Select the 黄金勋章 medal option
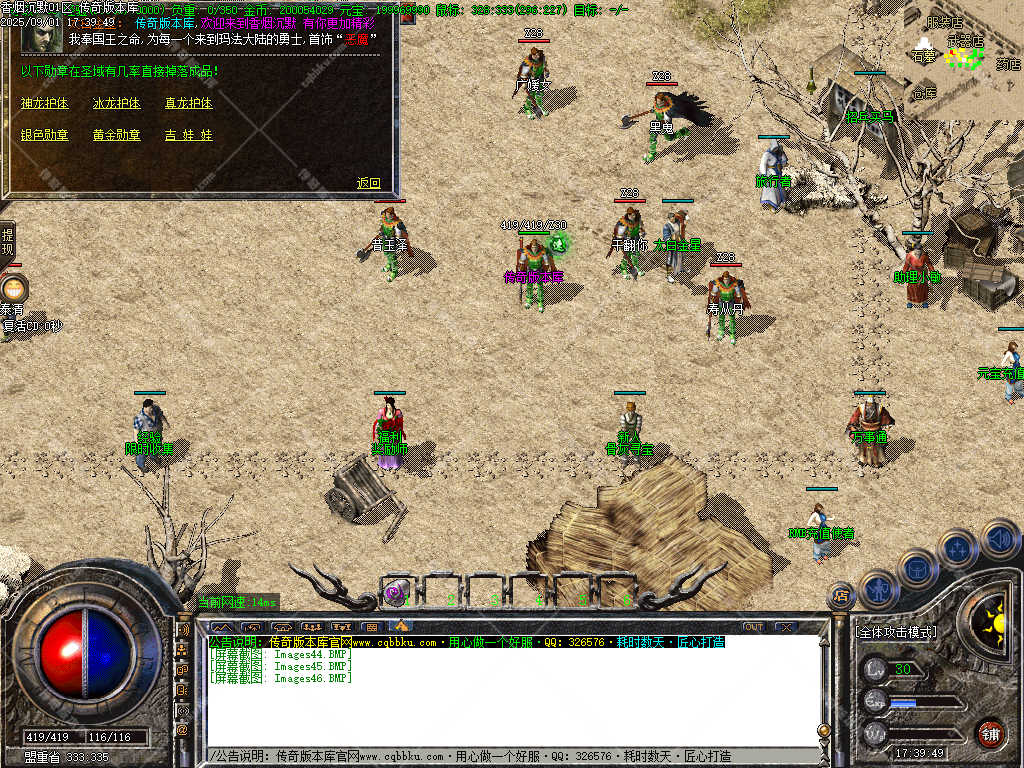The image size is (1024, 768). 117,135
